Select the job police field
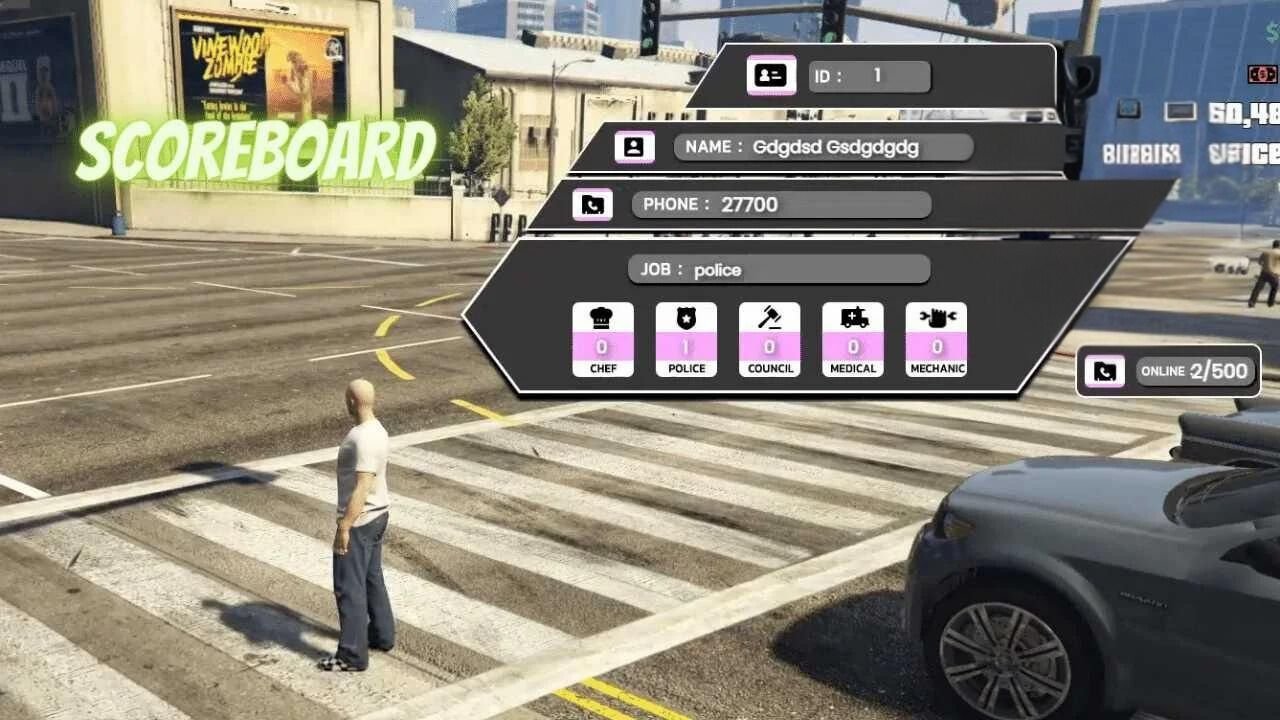Viewport: 1280px width, 720px height. coord(779,270)
